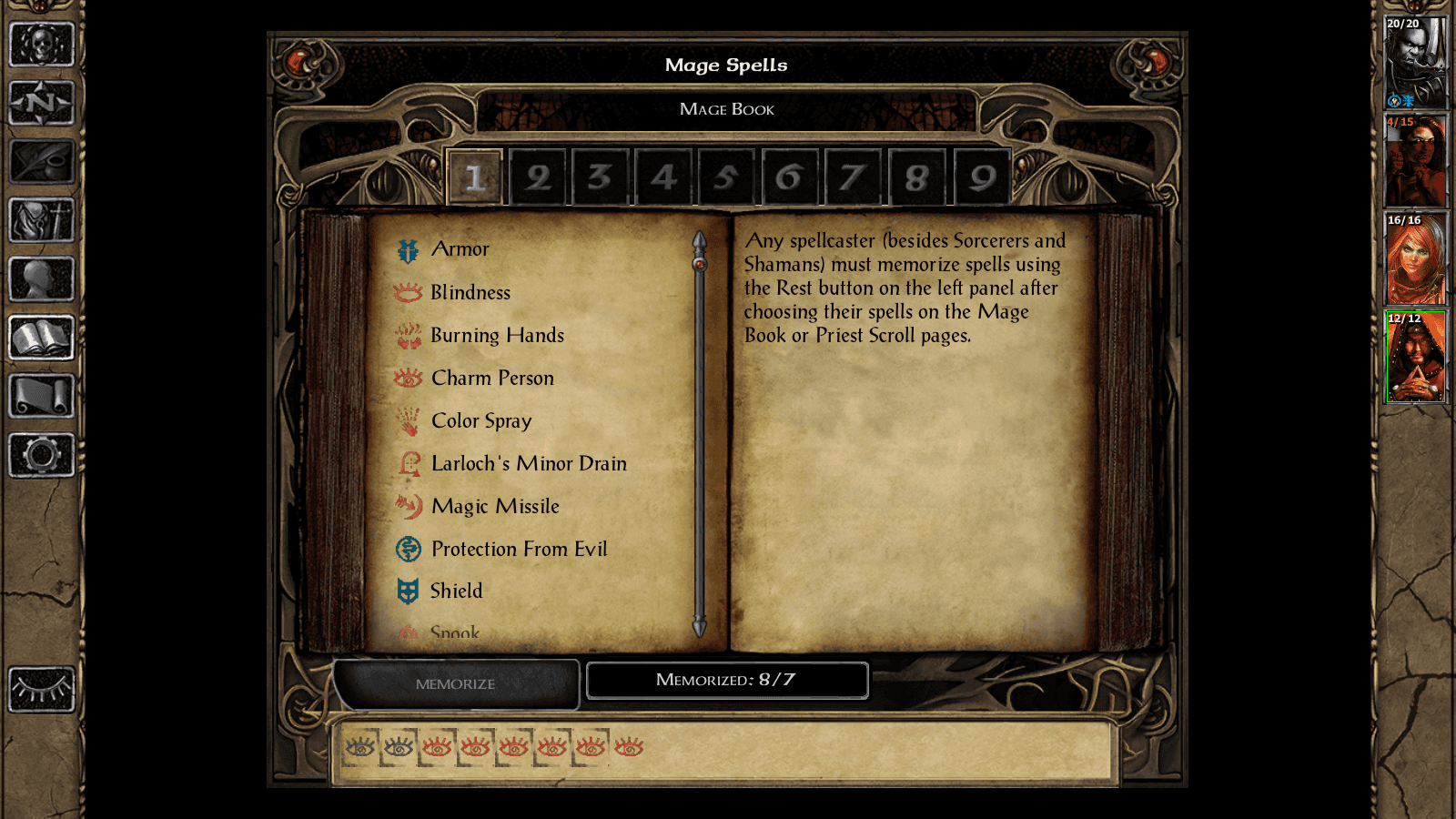Switch to spell level 2 tab
The width and height of the screenshot is (1456, 819).
click(538, 177)
